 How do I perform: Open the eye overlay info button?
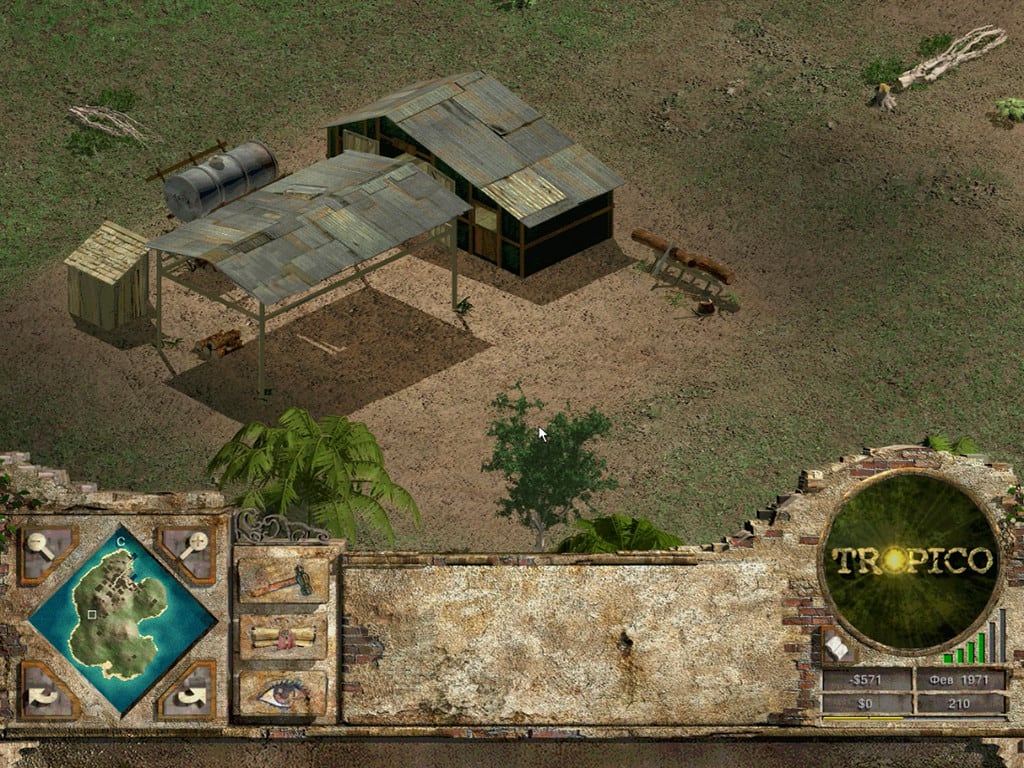[x=283, y=692]
